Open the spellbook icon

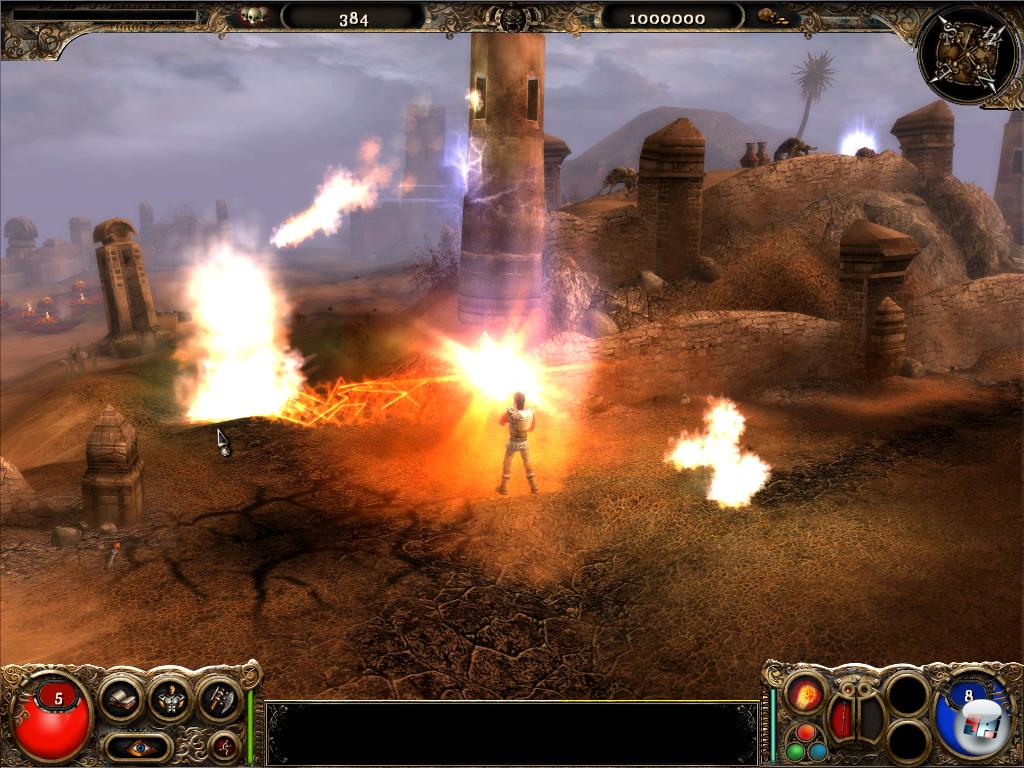pyautogui.click(x=122, y=698)
